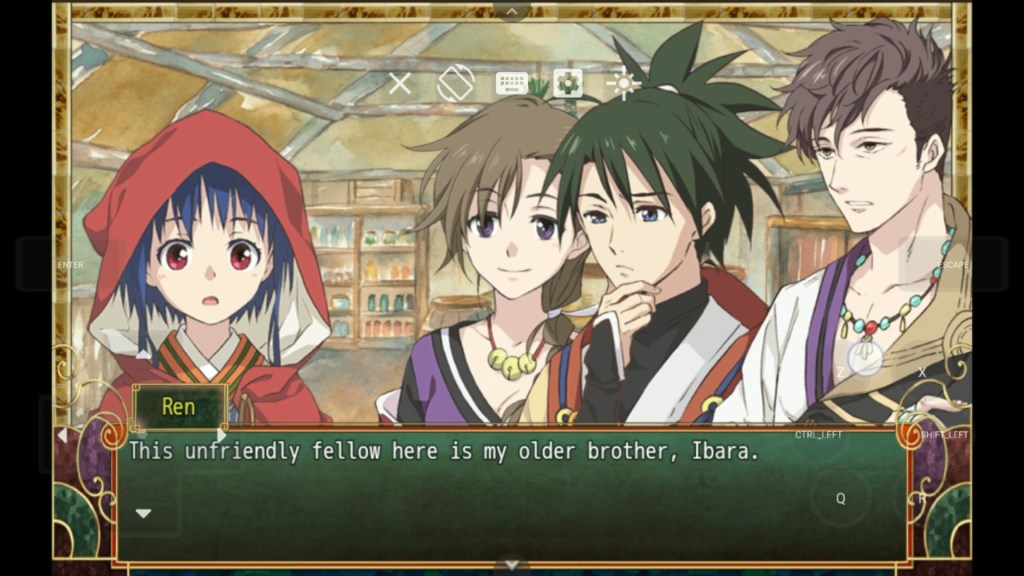Tap the bottom down-chevron handle

pos(512,566)
